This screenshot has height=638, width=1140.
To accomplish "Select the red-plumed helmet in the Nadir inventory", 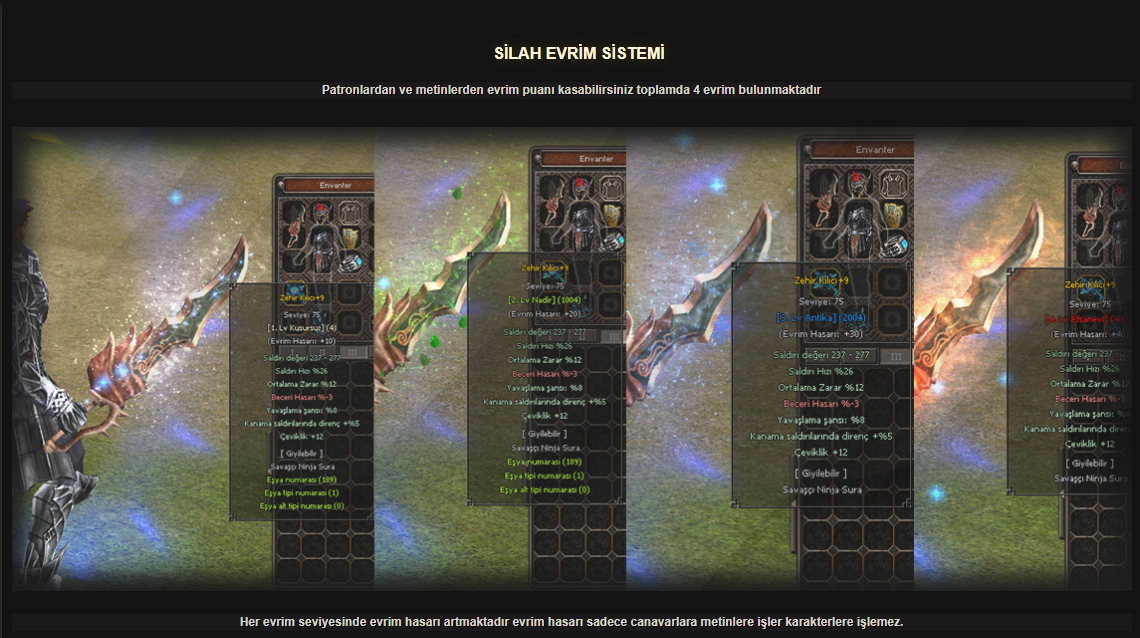I will tap(579, 186).
